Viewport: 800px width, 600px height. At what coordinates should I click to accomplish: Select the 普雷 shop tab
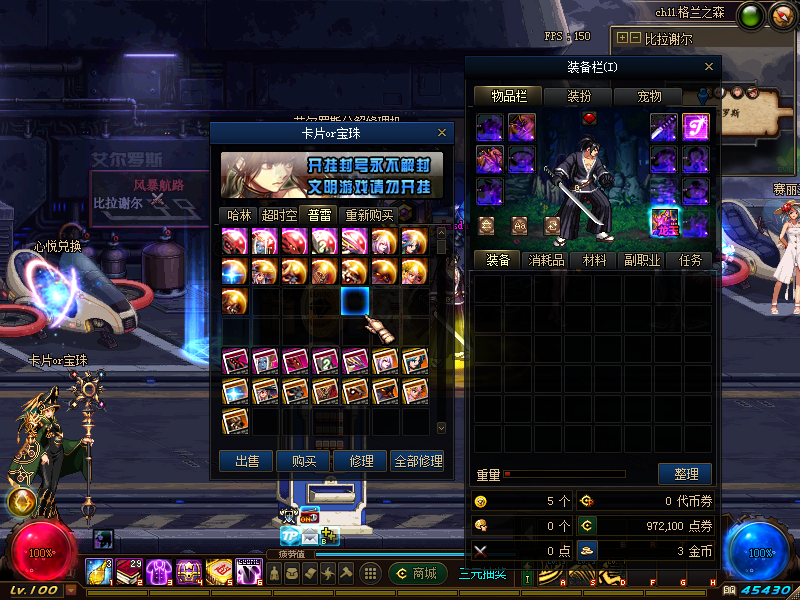point(319,215)
